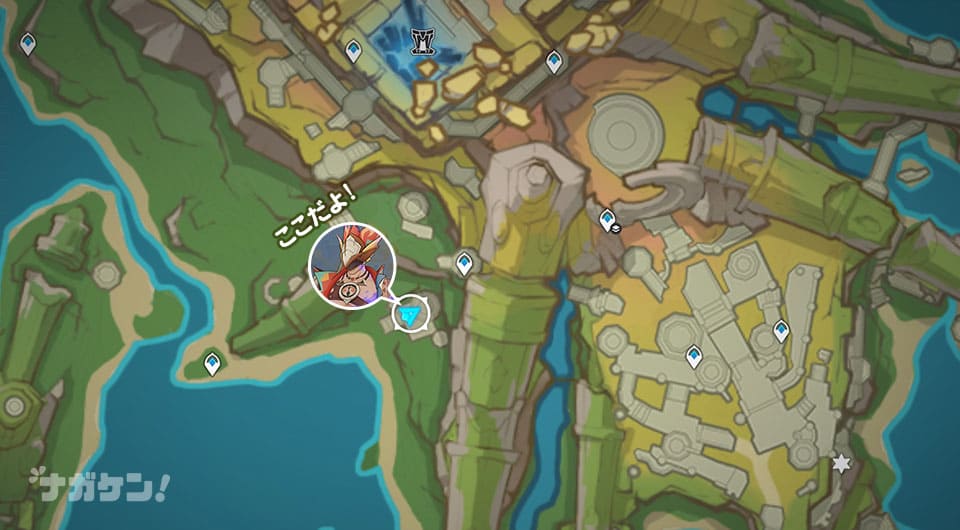The height and width of the screenshot is (530, 960).
Task: Click the cyan triangle target marker
Action: tap(408, 316)
